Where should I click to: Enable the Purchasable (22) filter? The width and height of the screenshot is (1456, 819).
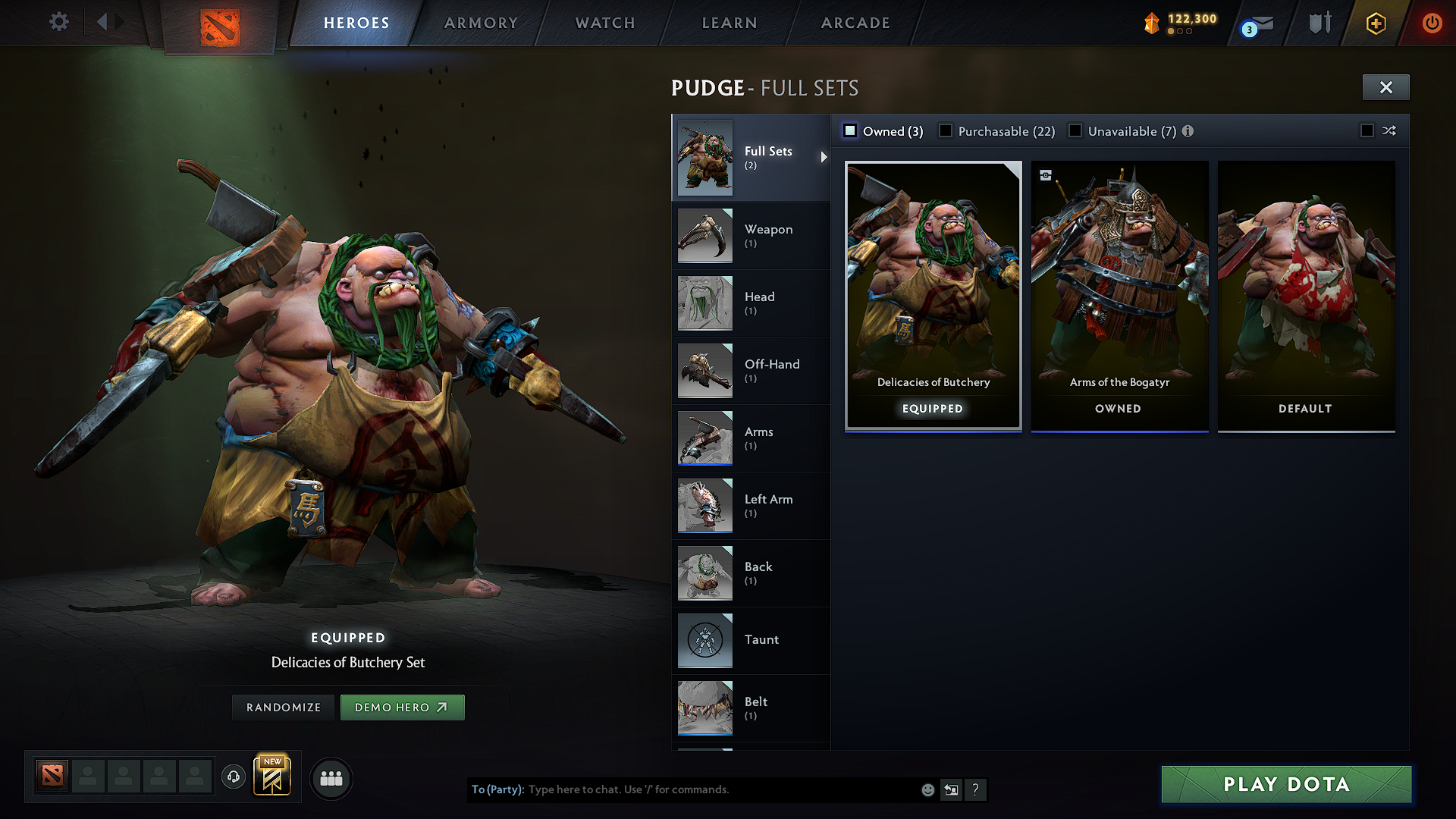946,130
